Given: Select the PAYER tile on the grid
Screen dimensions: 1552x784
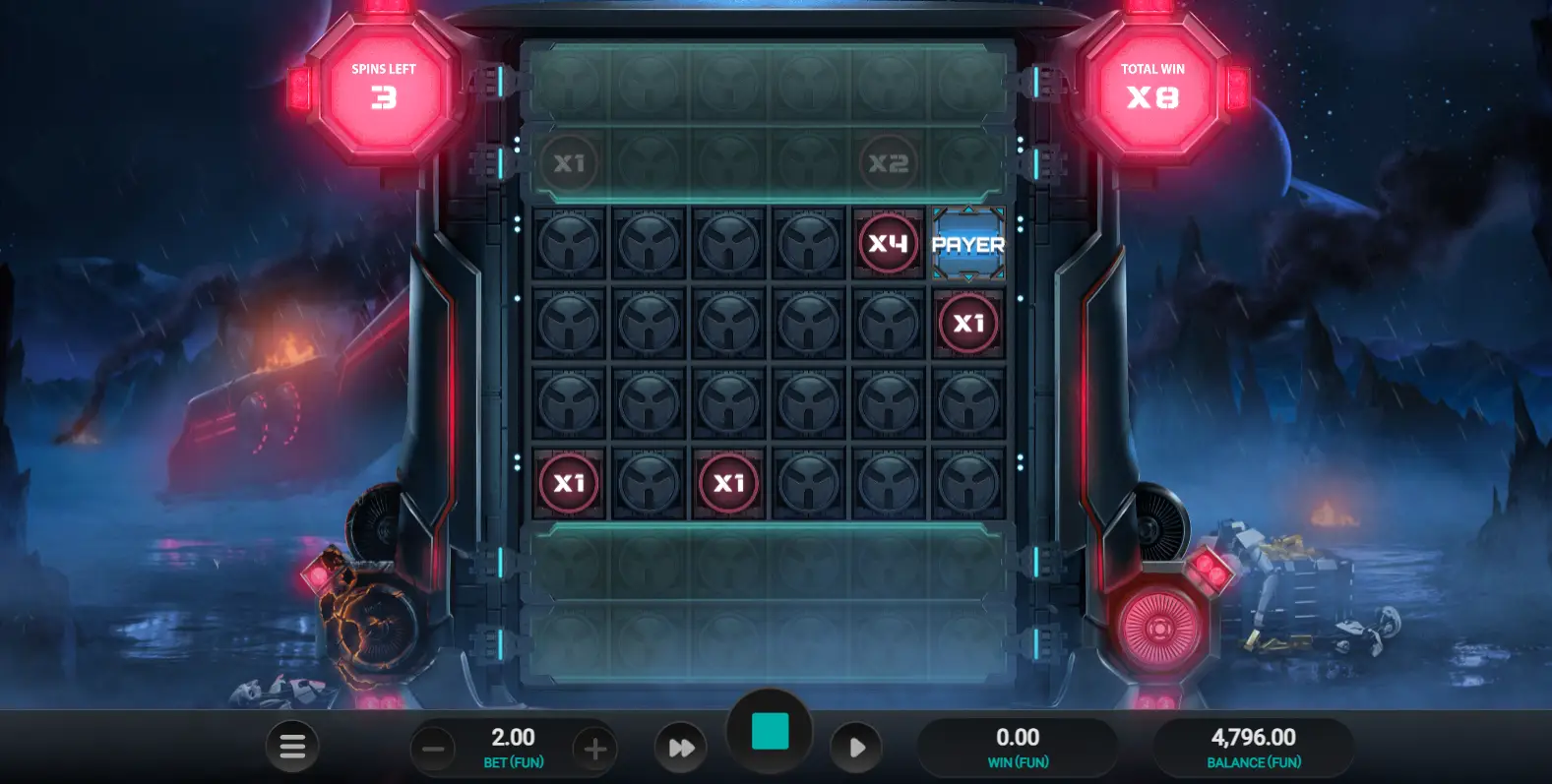Looking at the screenshot, I should 968,243.
